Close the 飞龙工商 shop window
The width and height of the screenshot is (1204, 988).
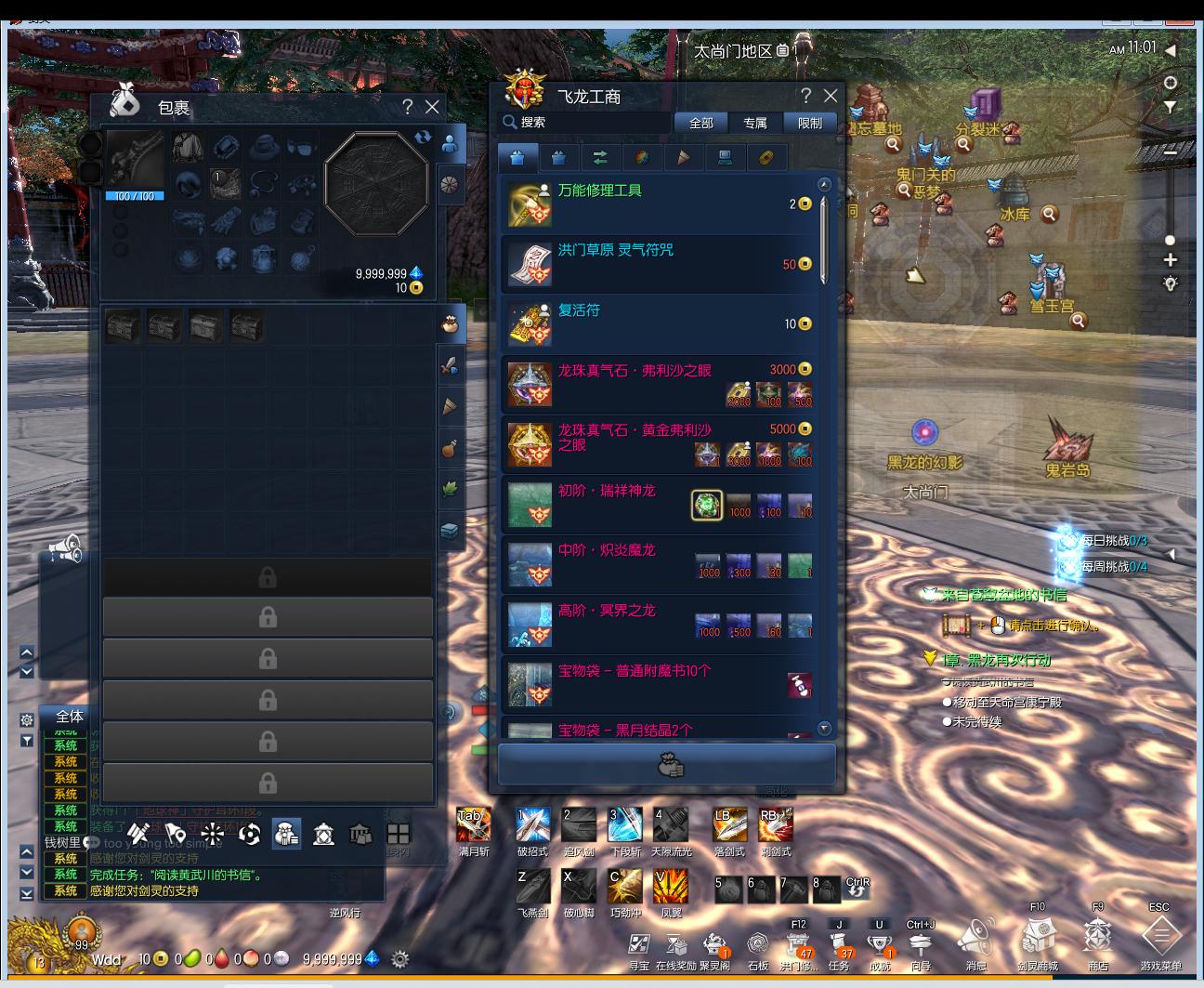point(831,96)
